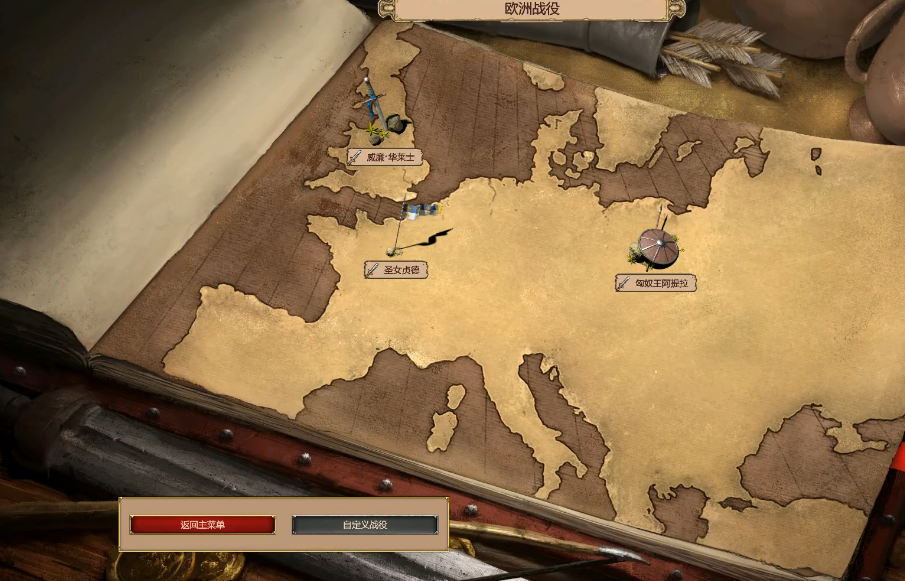Click the round shield campaign icon
The width and height of the screenshot is (905, 581).
657,247
